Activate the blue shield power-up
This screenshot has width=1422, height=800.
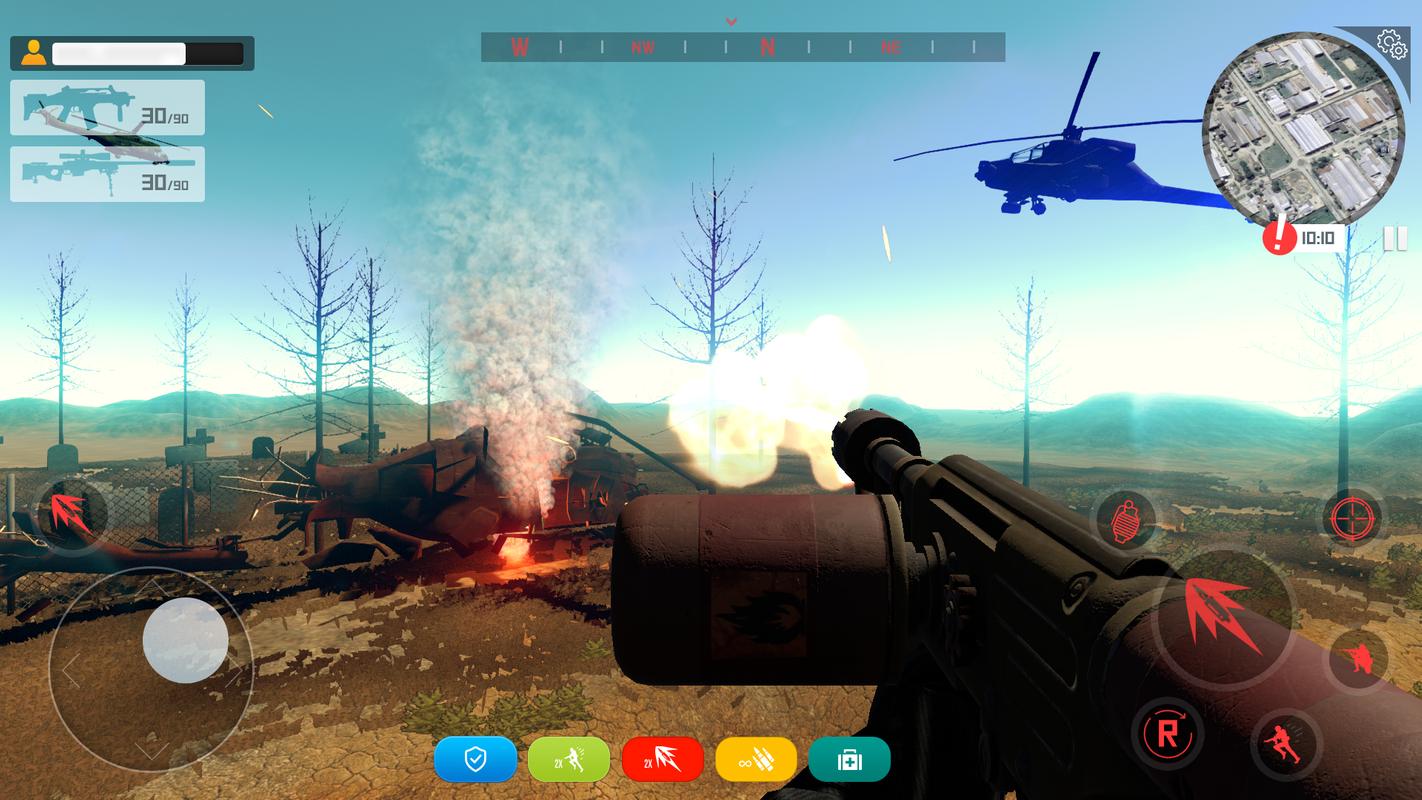point(475,760)
